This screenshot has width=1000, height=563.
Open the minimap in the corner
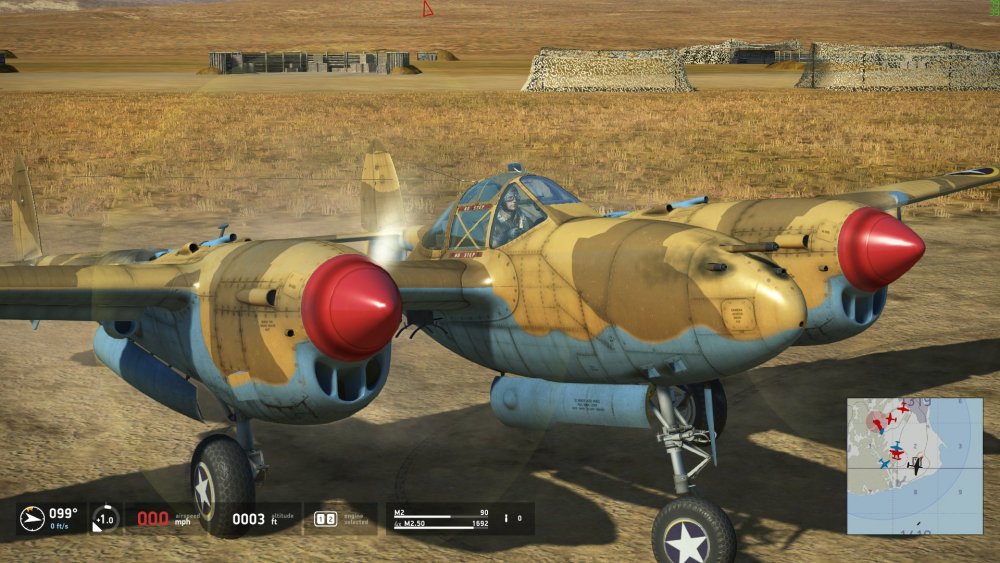[x=914, y=465]
